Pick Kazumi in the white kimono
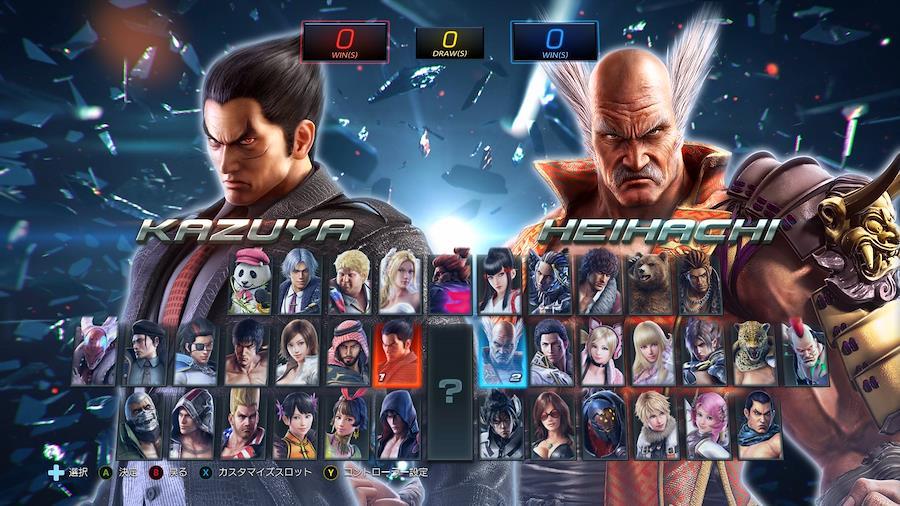 point(498,281)
